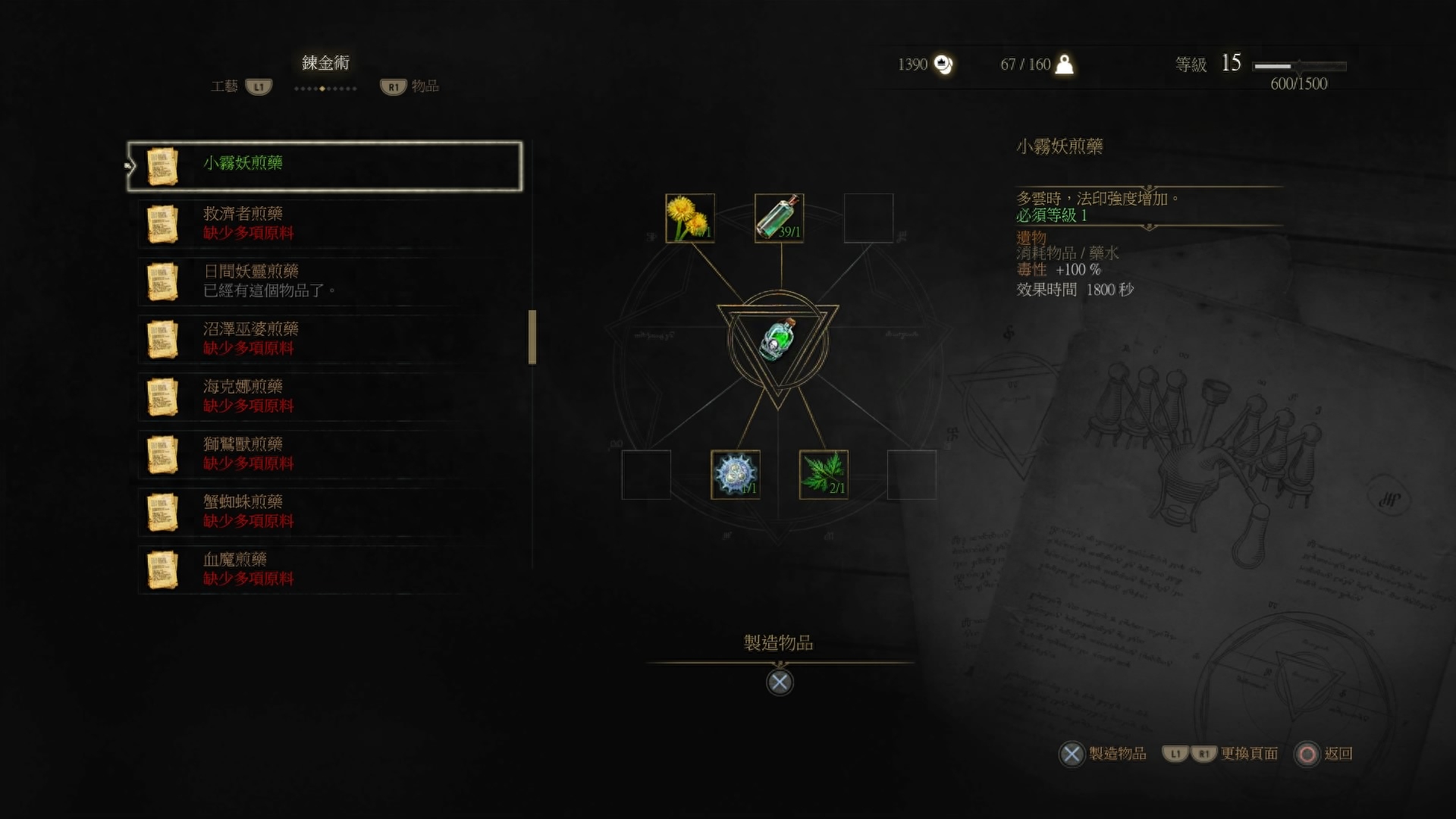Screen dimensions: 1456x819
Task: Click the weight icon beside 67/160
Action: [1065, 64]
